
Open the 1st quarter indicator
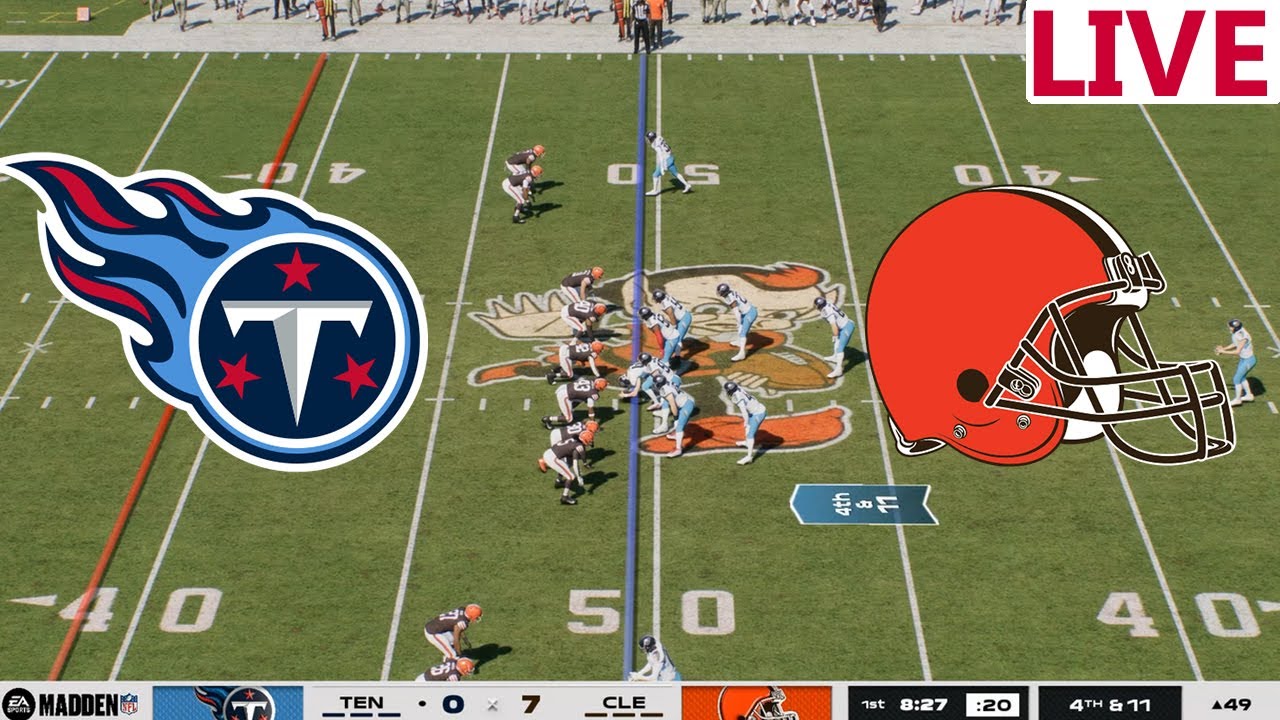(875, 704)
